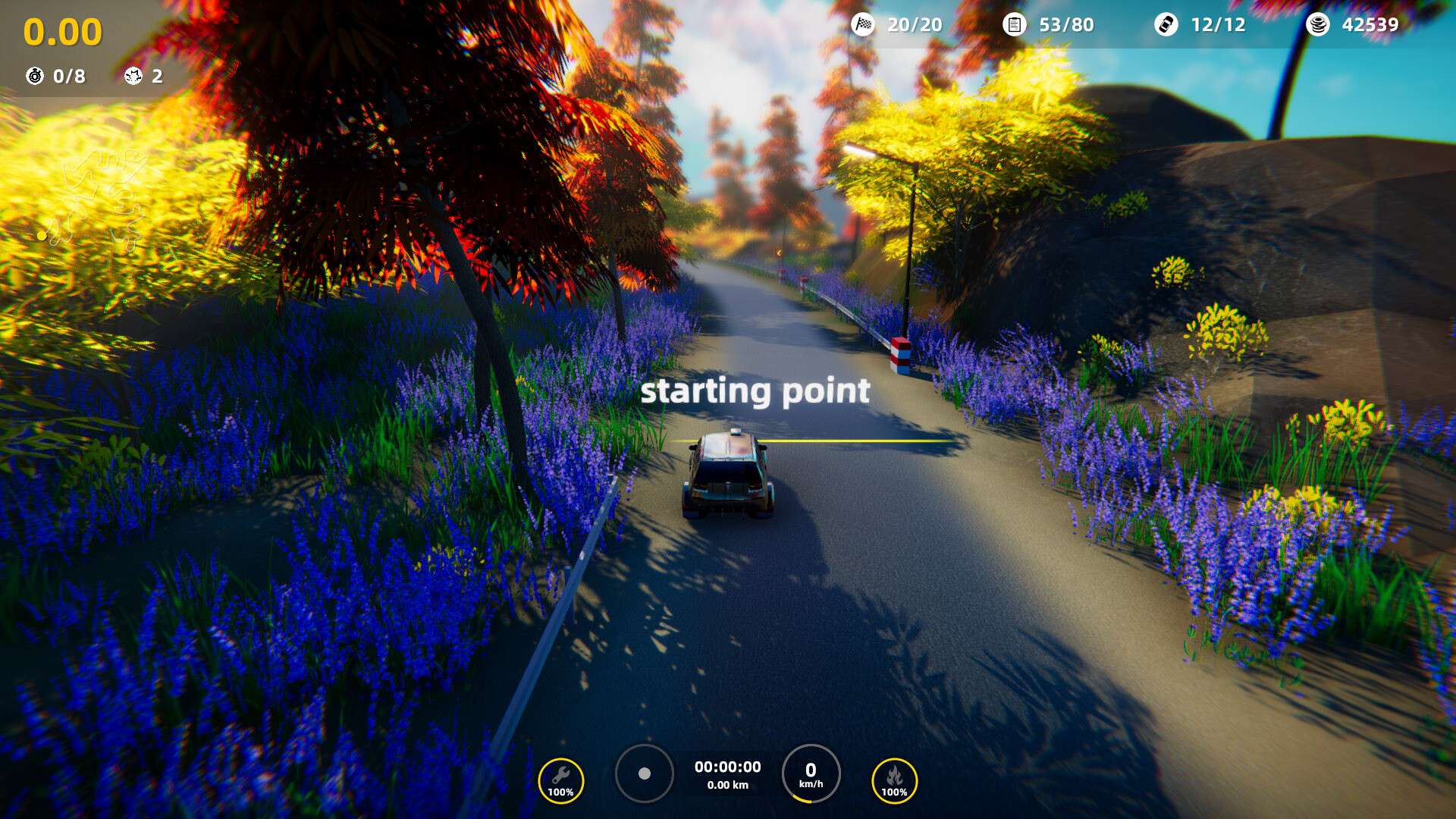The image size is (1456, 819).
Task: Click the steering indicator circle
Action: (644, 773)
